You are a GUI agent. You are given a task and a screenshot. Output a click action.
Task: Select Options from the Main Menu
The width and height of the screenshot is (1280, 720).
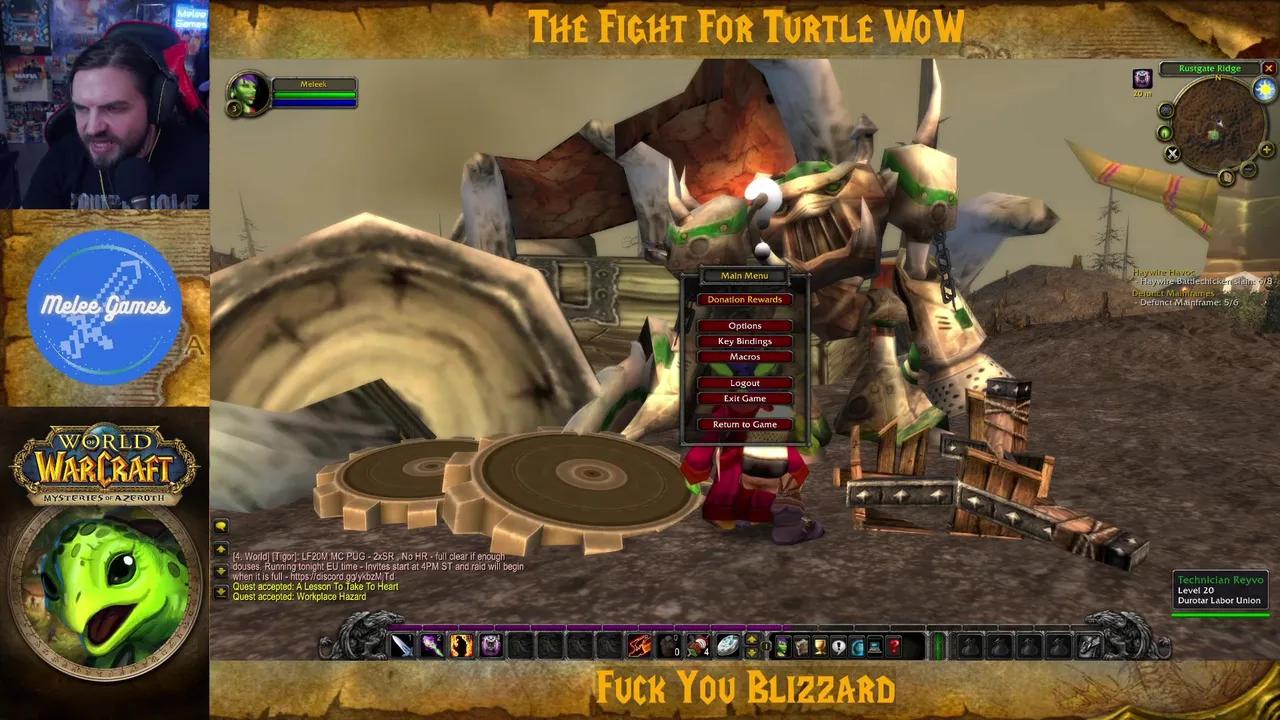point(744,324)
